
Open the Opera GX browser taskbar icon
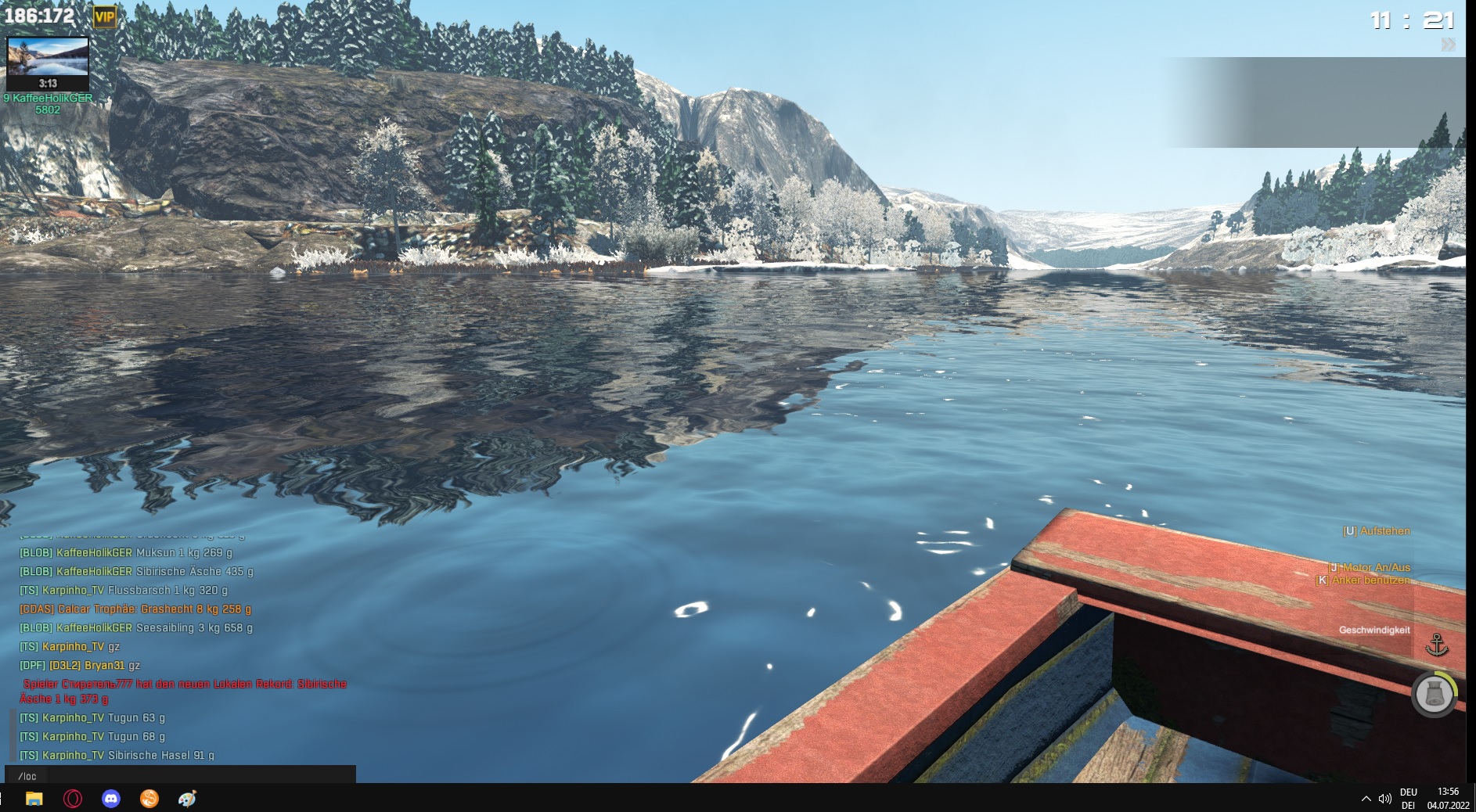[73, 799]
